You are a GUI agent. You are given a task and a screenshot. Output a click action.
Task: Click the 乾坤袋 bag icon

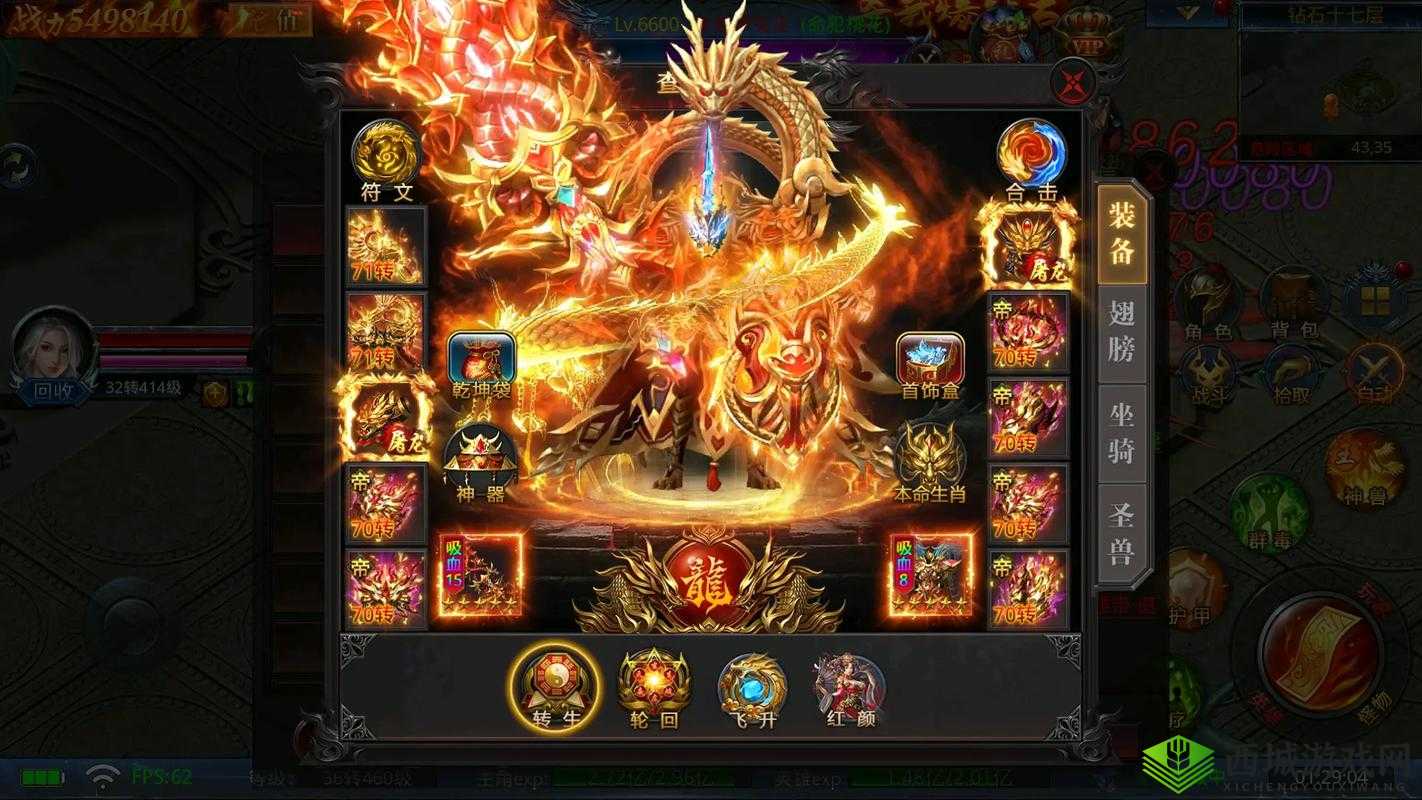click(x=480, y=355)
